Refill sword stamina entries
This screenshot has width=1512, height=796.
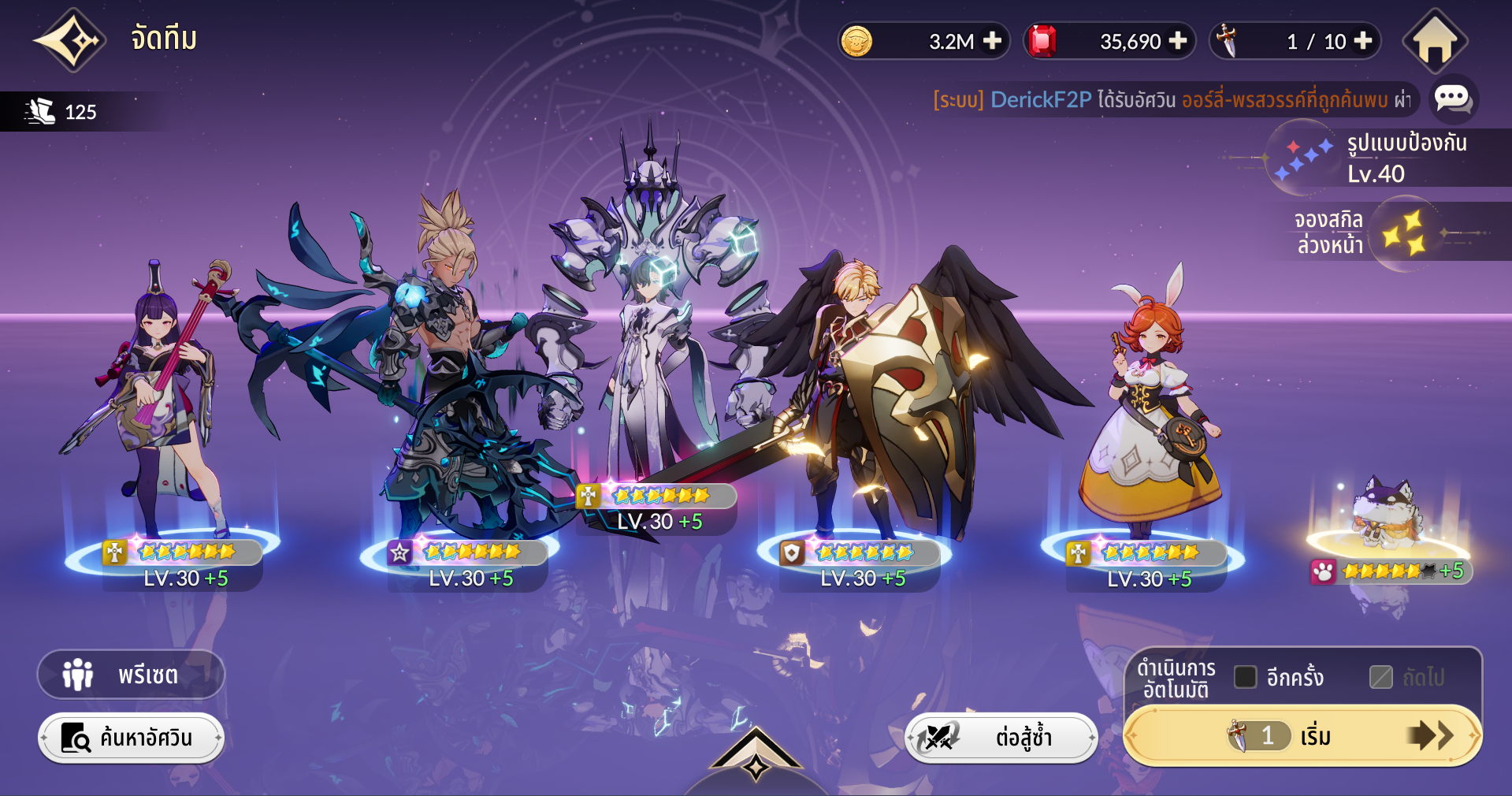[x=1363, y=41]
